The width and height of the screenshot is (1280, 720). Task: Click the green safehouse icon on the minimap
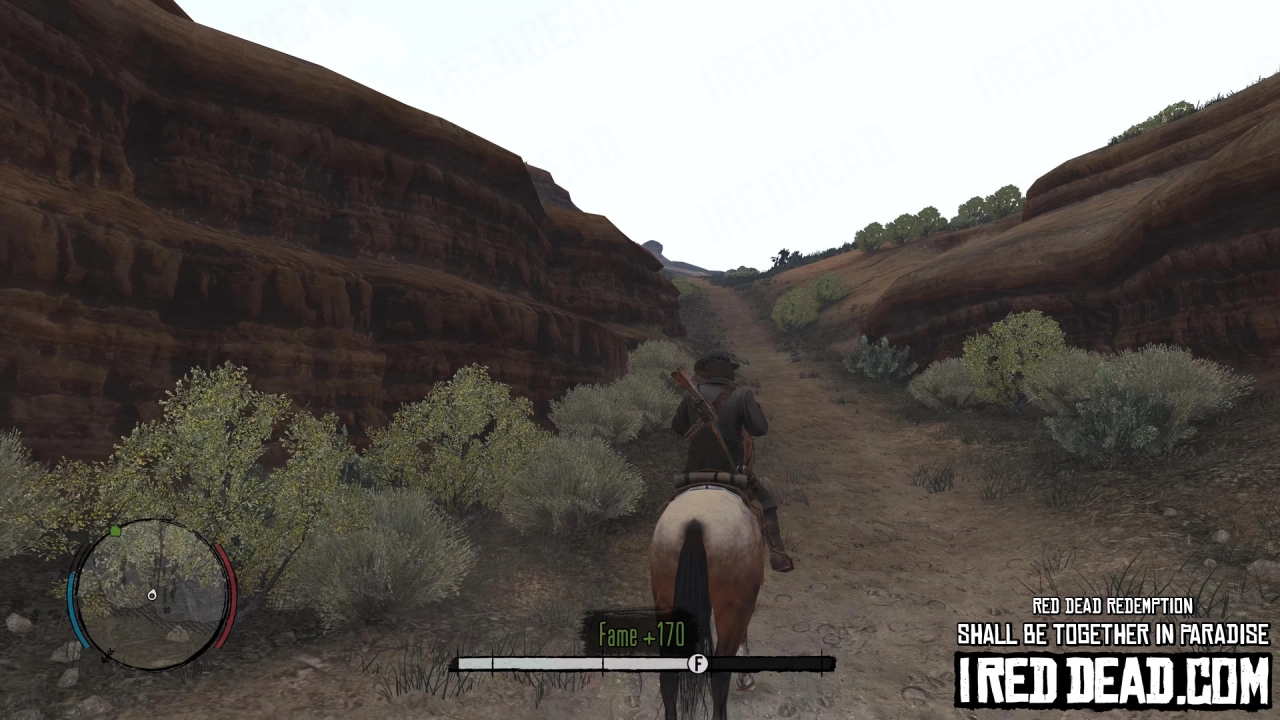pos(115,532)
